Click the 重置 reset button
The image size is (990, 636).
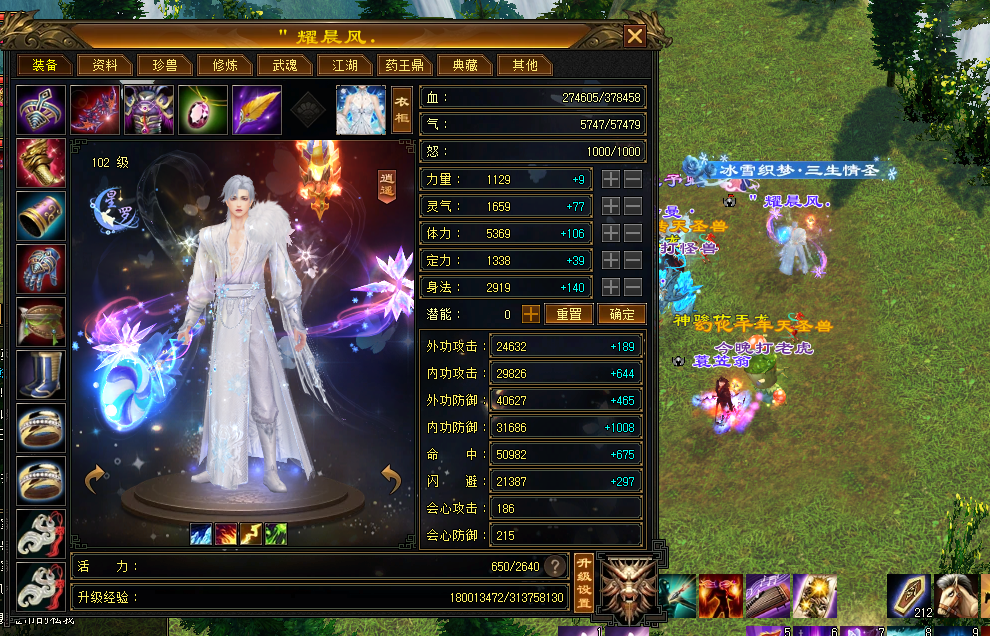[569, 314]
